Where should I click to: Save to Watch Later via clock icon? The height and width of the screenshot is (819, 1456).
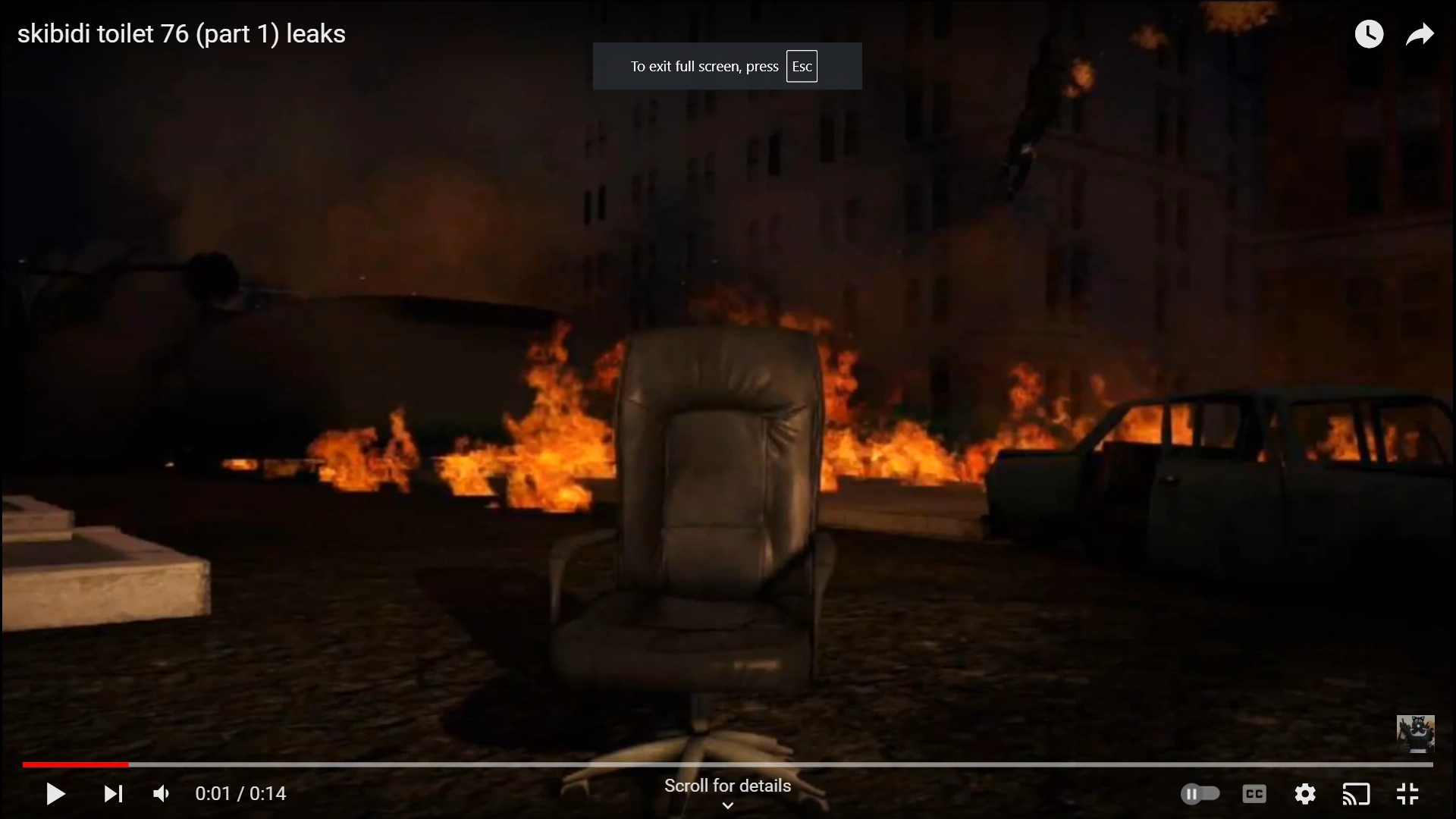pos(1370,33)
